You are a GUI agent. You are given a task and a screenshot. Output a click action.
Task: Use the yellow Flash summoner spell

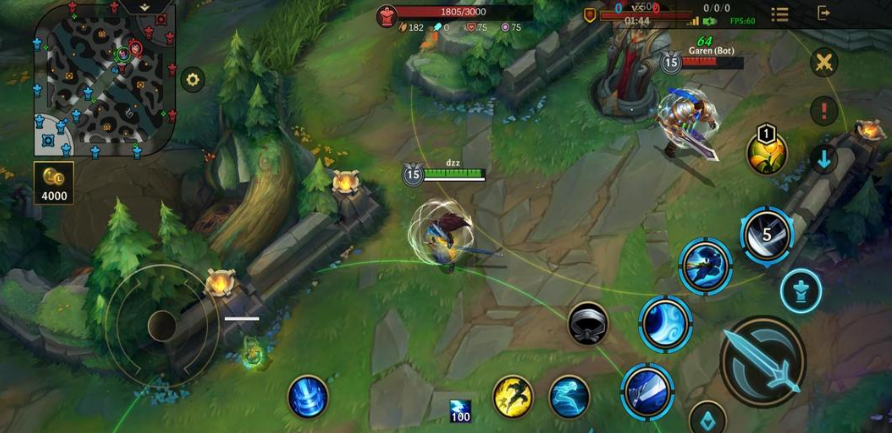pyautogui.click(x=513, y=396)
